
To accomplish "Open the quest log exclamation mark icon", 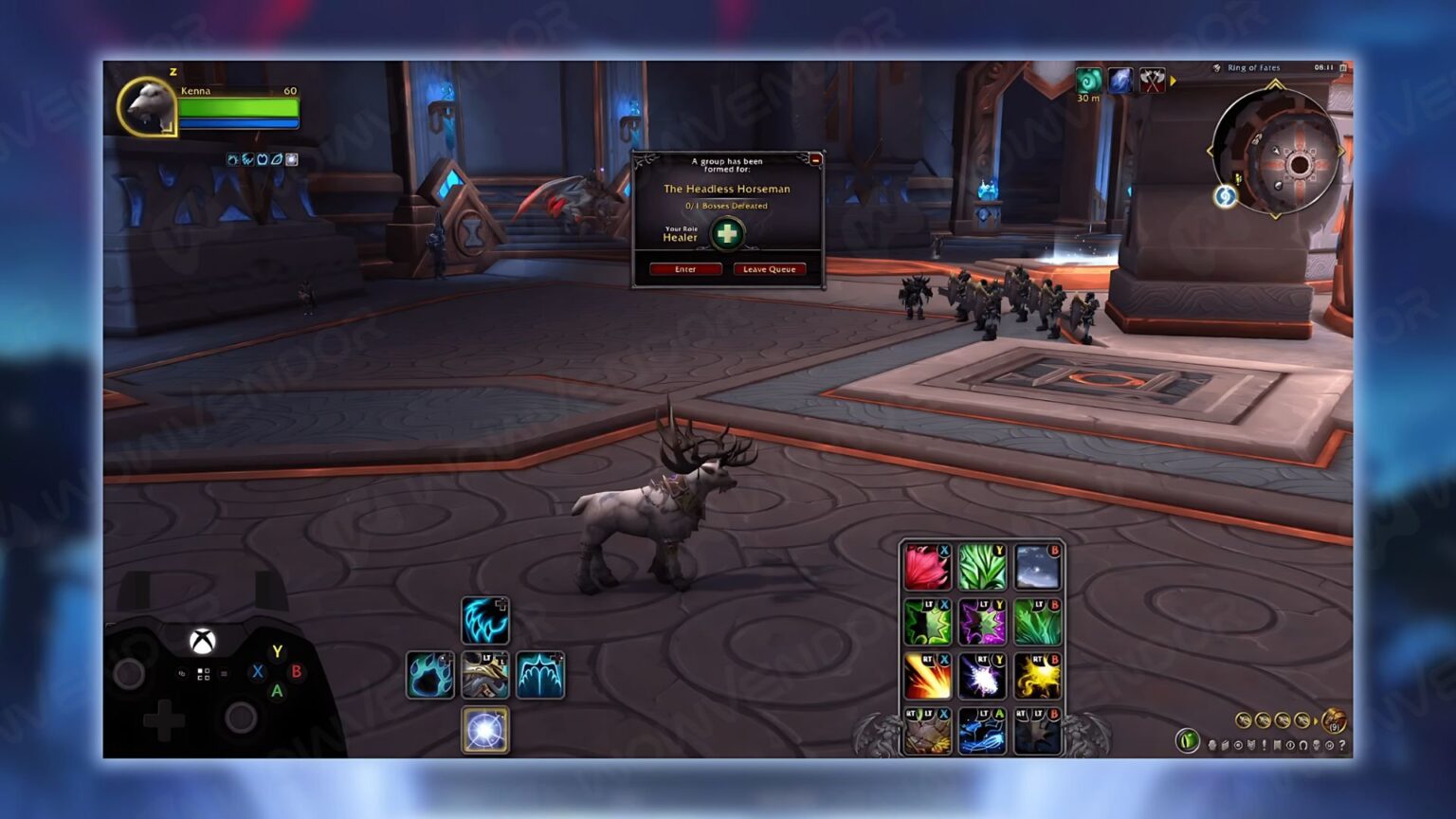I will click(1264, 746).
